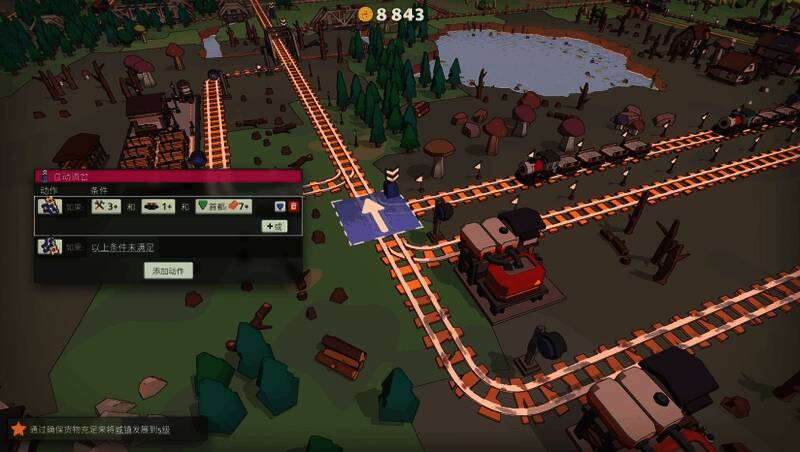Add an OR condition with the +或 button

(274, 226)
